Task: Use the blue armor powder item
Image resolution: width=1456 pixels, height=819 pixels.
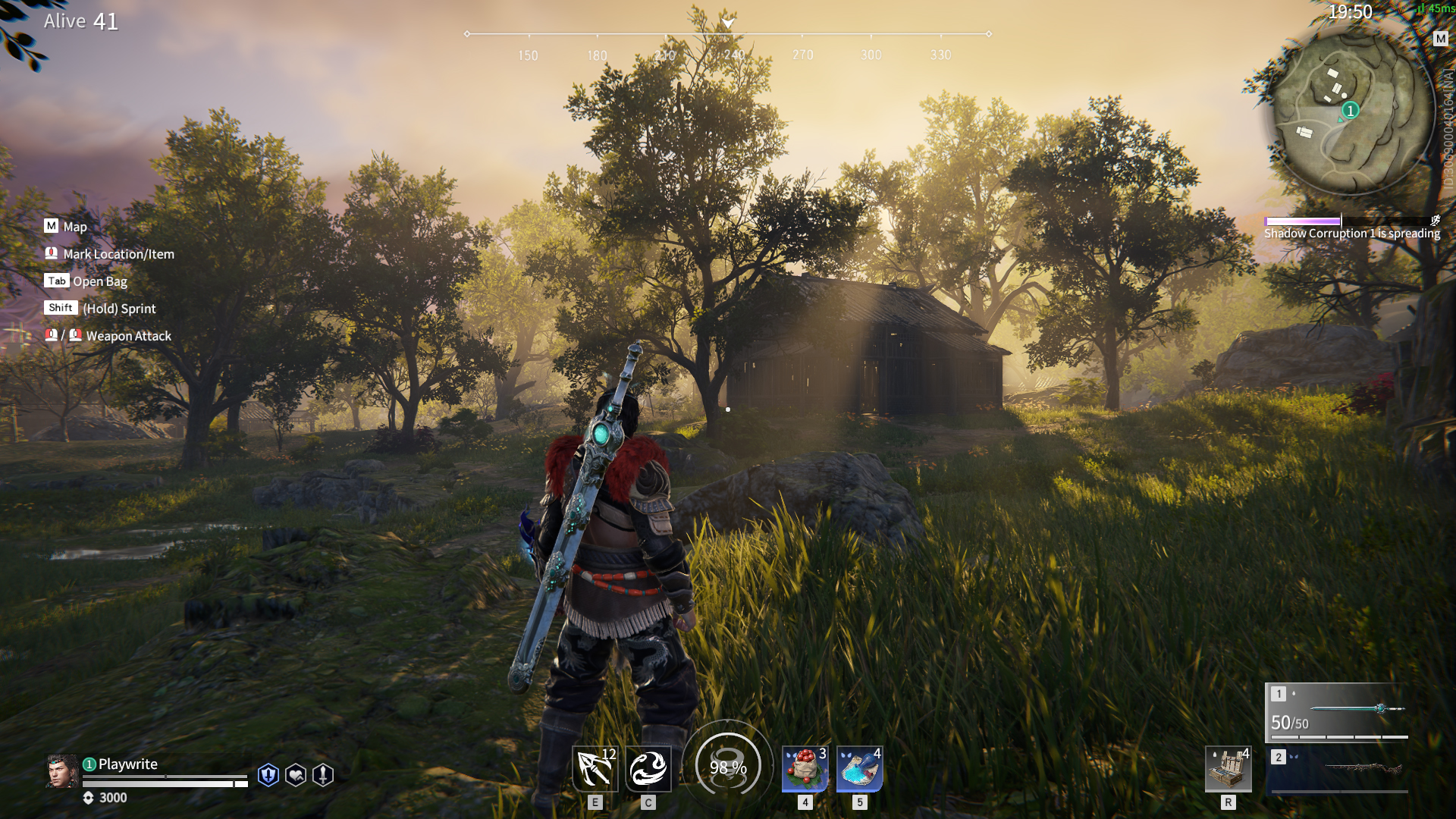Action: (859, 768)
